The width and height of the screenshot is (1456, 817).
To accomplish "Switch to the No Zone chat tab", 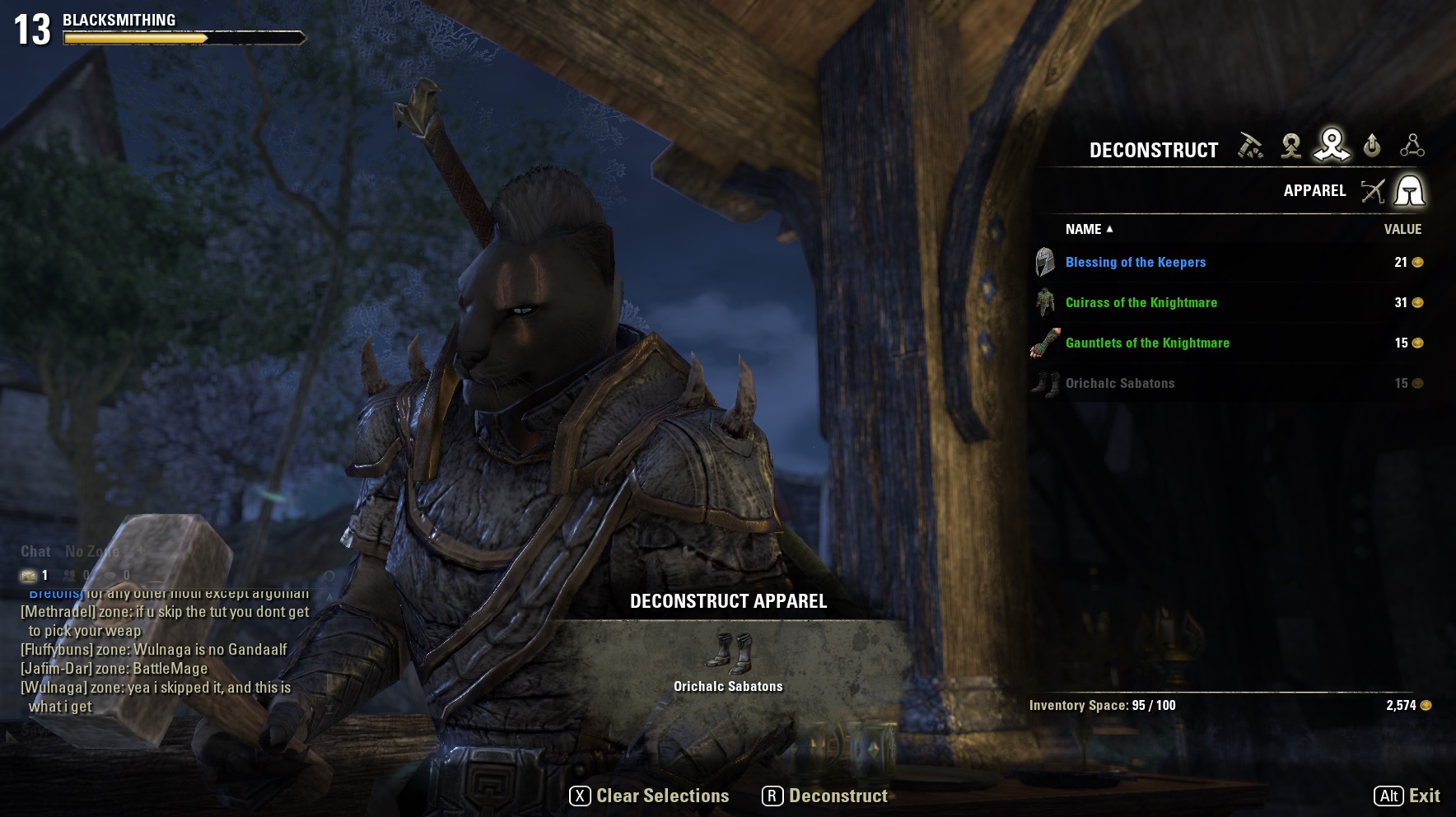I will coord(92,552).
